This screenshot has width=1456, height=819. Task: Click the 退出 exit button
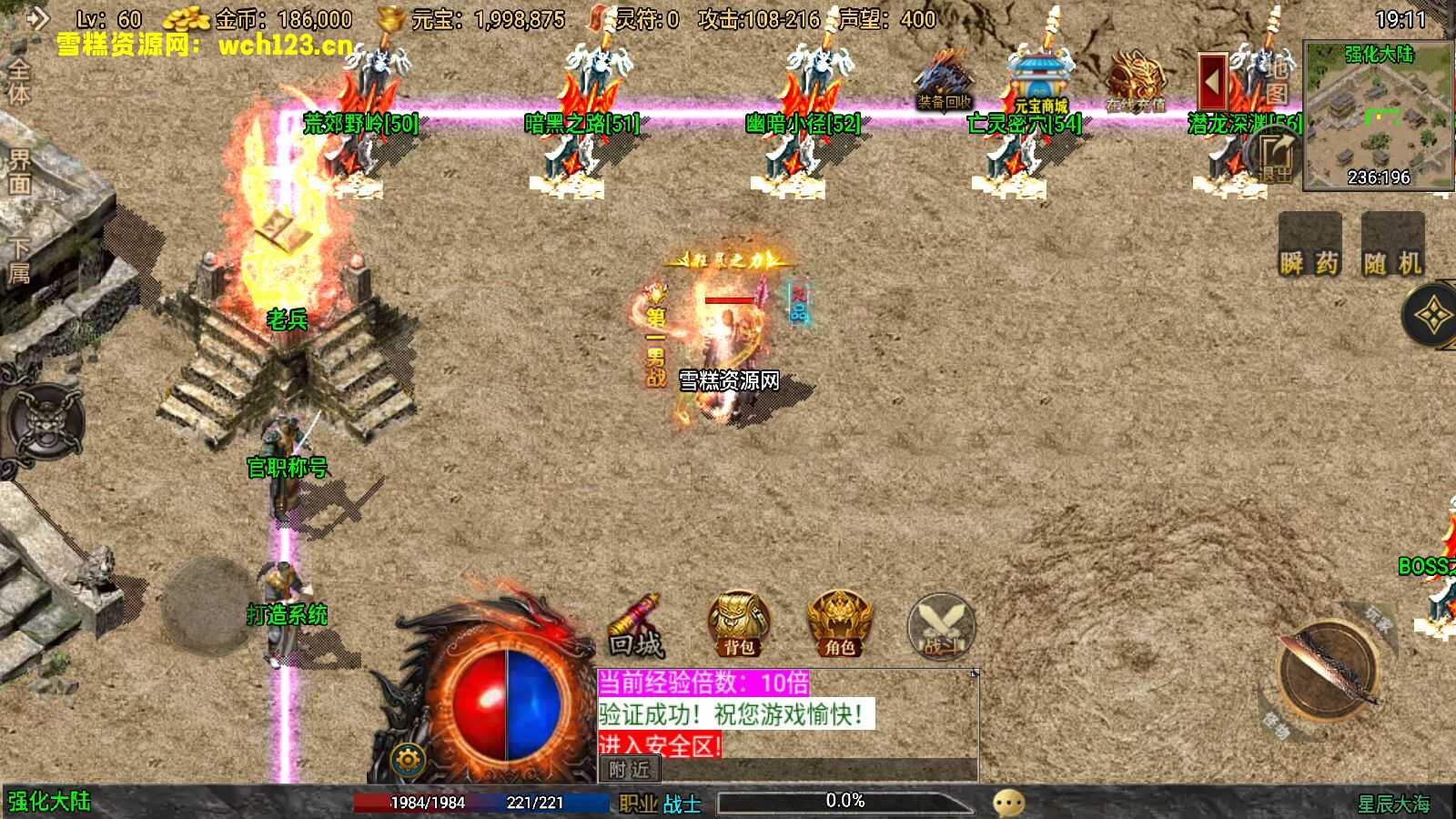(1275, 155)
